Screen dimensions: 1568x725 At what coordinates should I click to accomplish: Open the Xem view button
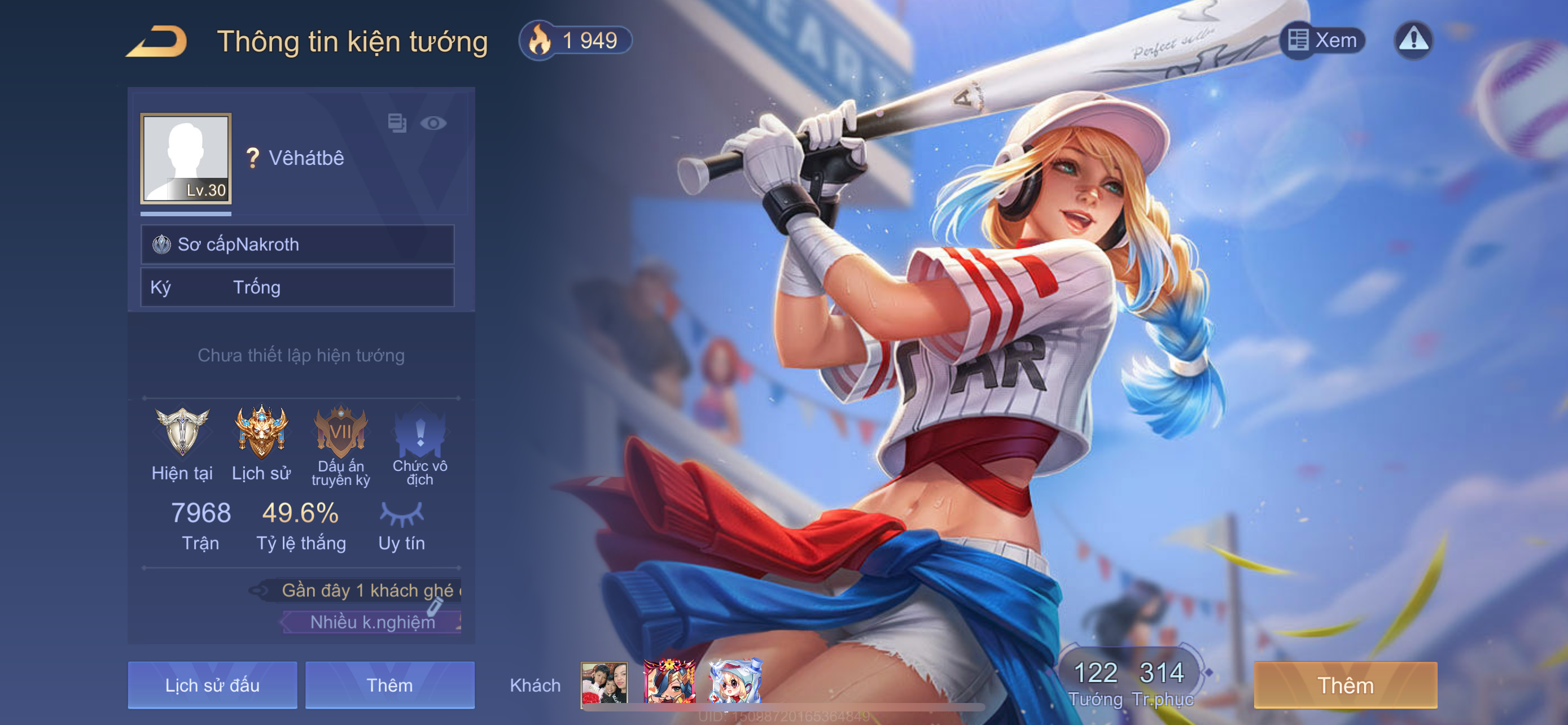point(1322,41)
